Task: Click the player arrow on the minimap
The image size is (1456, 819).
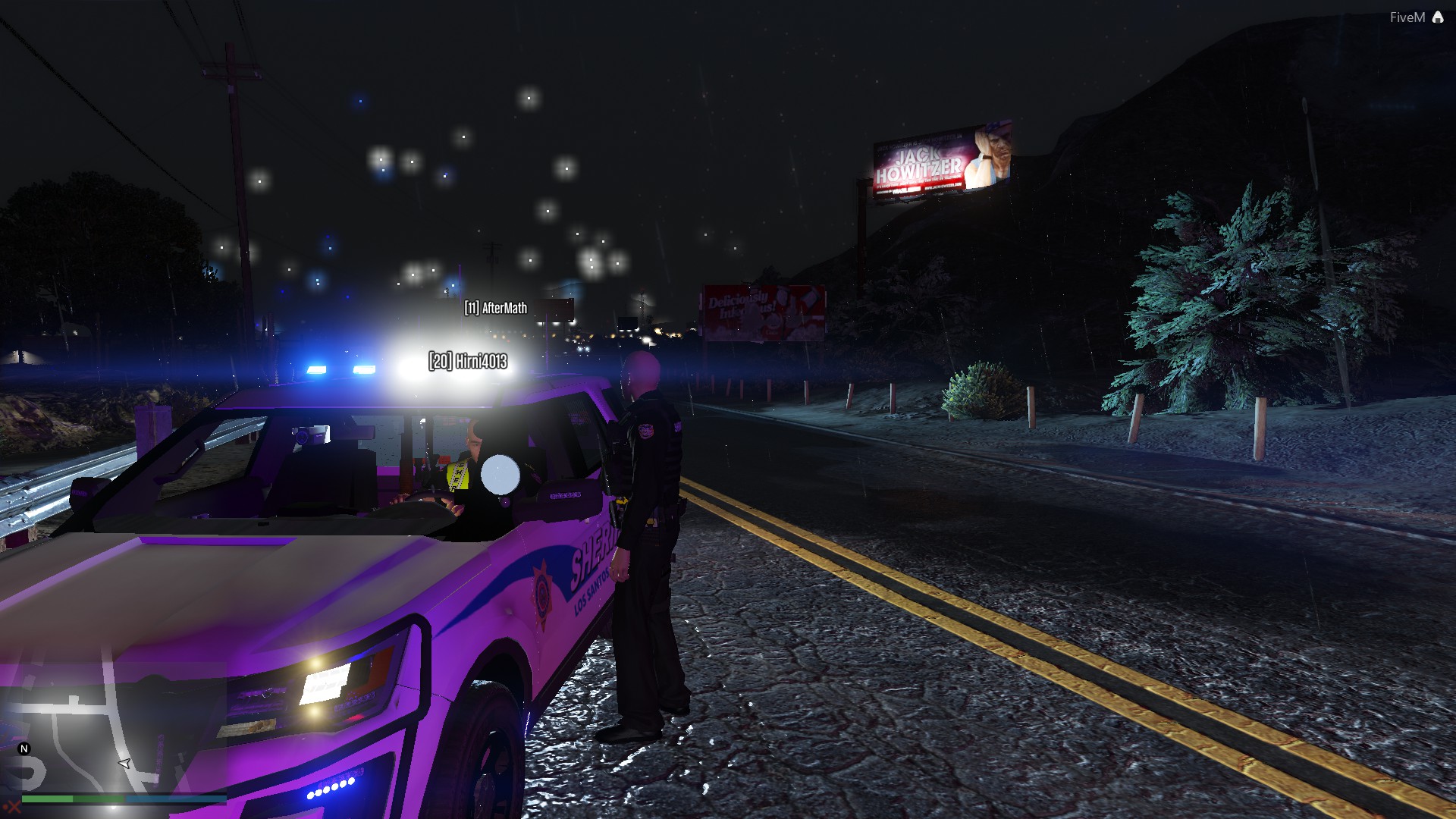Action: pyautogui.click(x=125, y=763)
